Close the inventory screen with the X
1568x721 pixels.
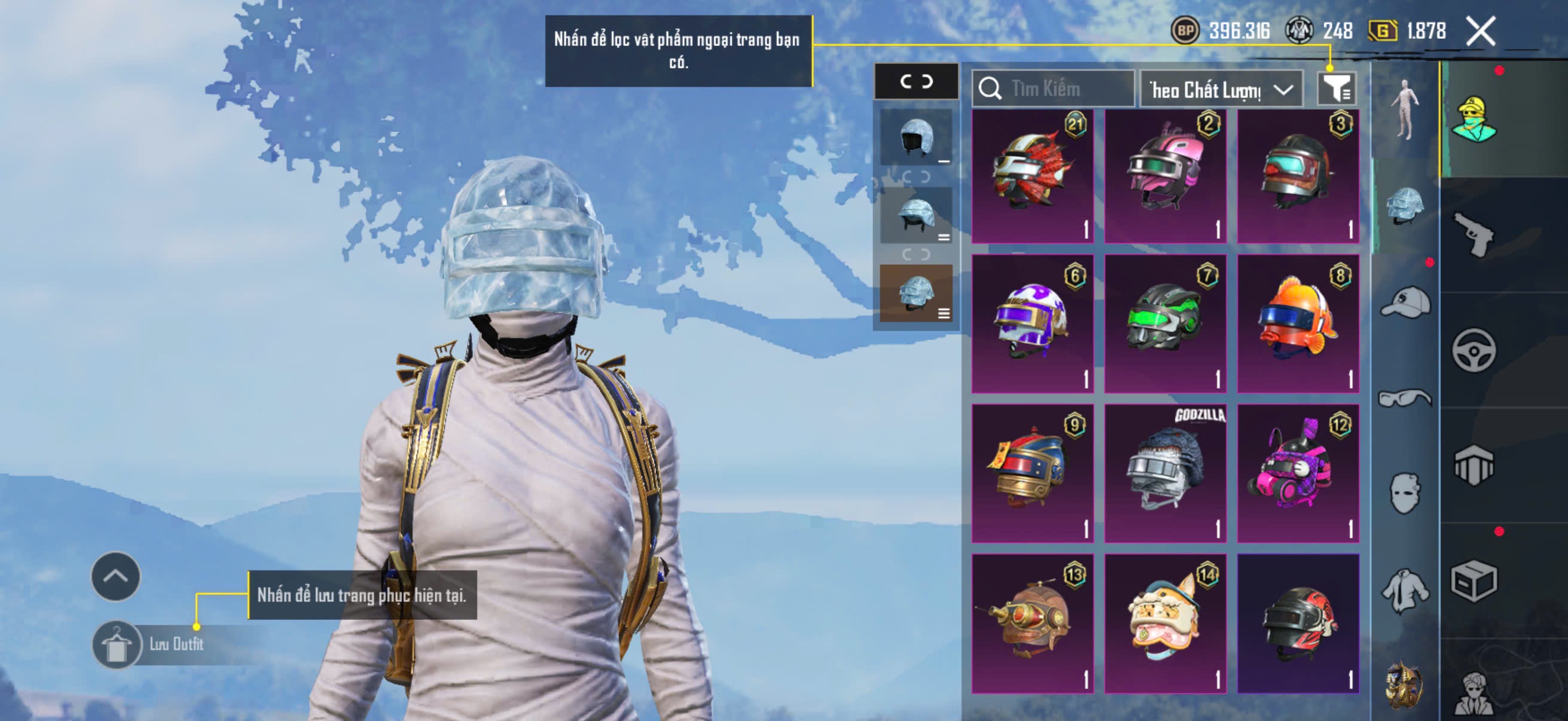(x=1479, y=31)
